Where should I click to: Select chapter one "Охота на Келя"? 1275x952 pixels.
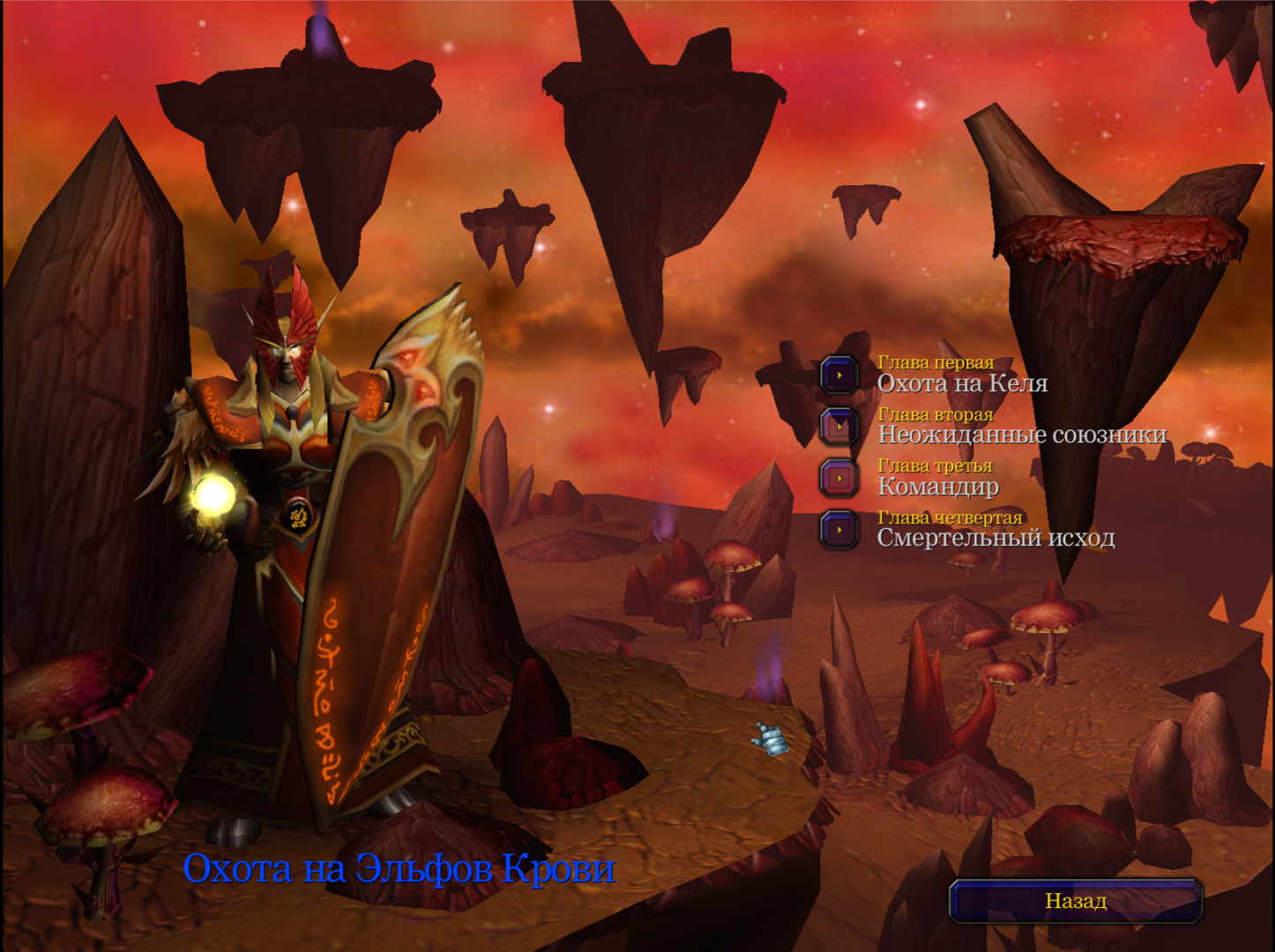point(839,375)
